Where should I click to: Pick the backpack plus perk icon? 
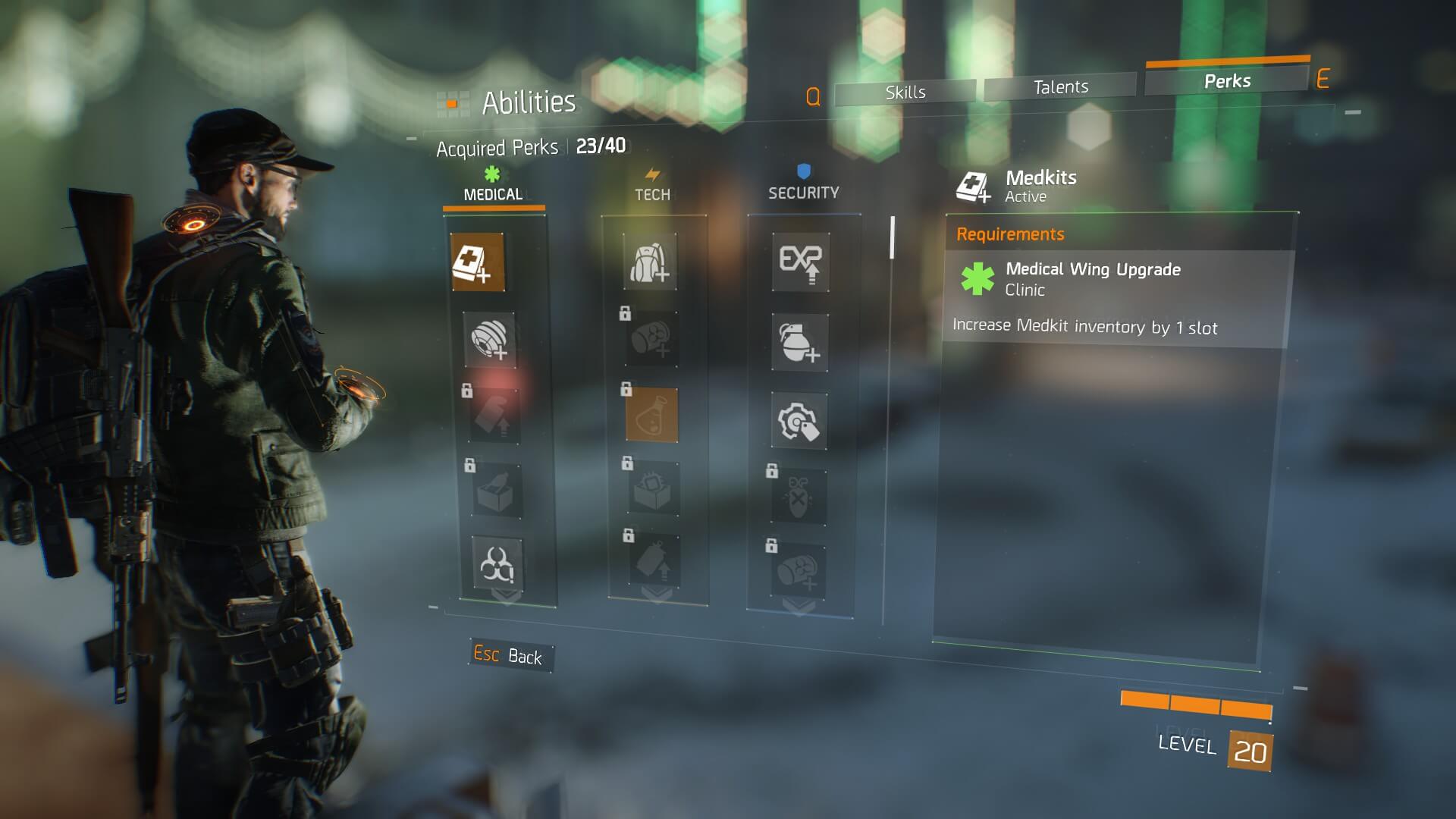tap(650, 262)
